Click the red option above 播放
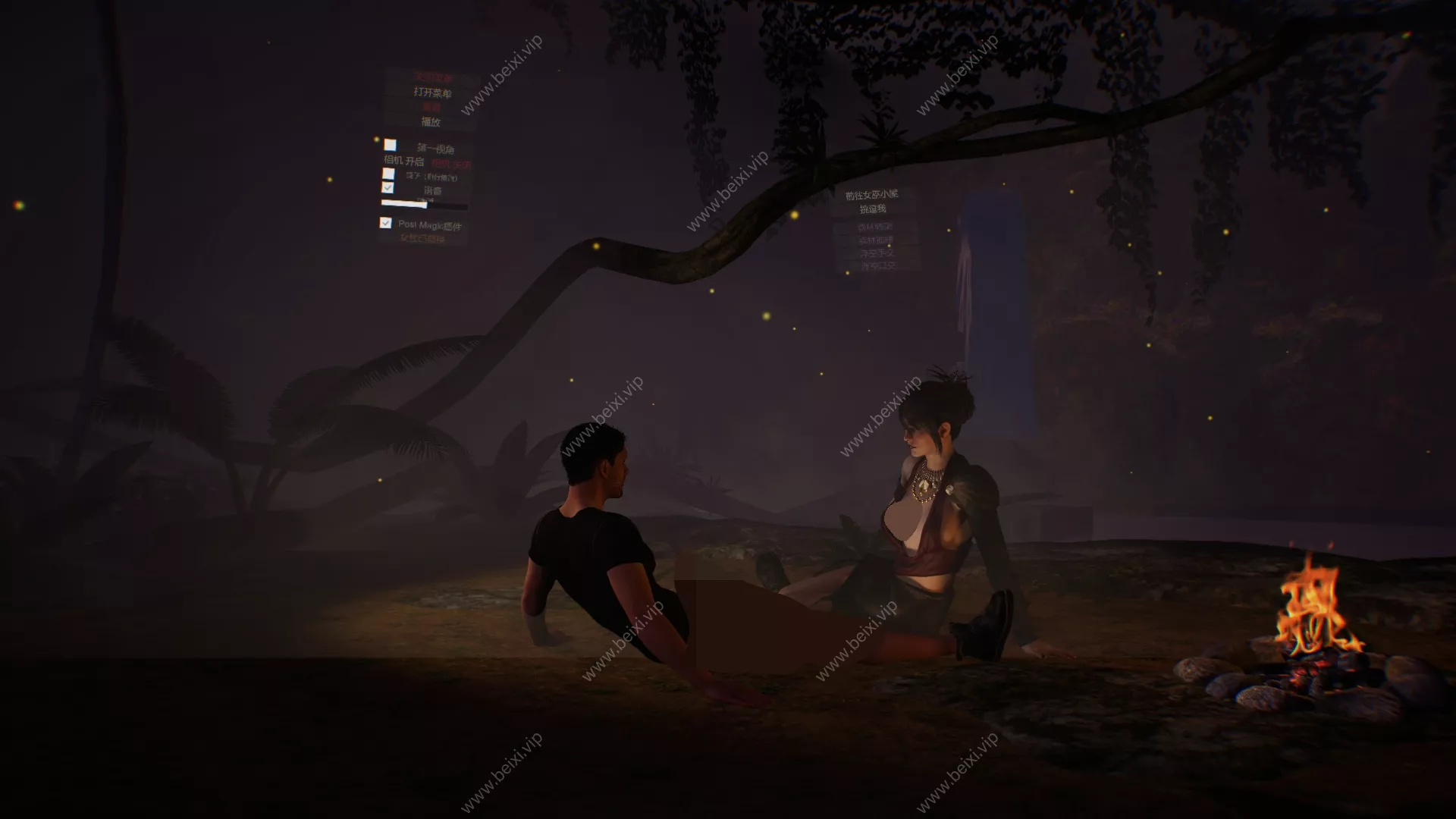1456x819 pixels. coord(432,107)
